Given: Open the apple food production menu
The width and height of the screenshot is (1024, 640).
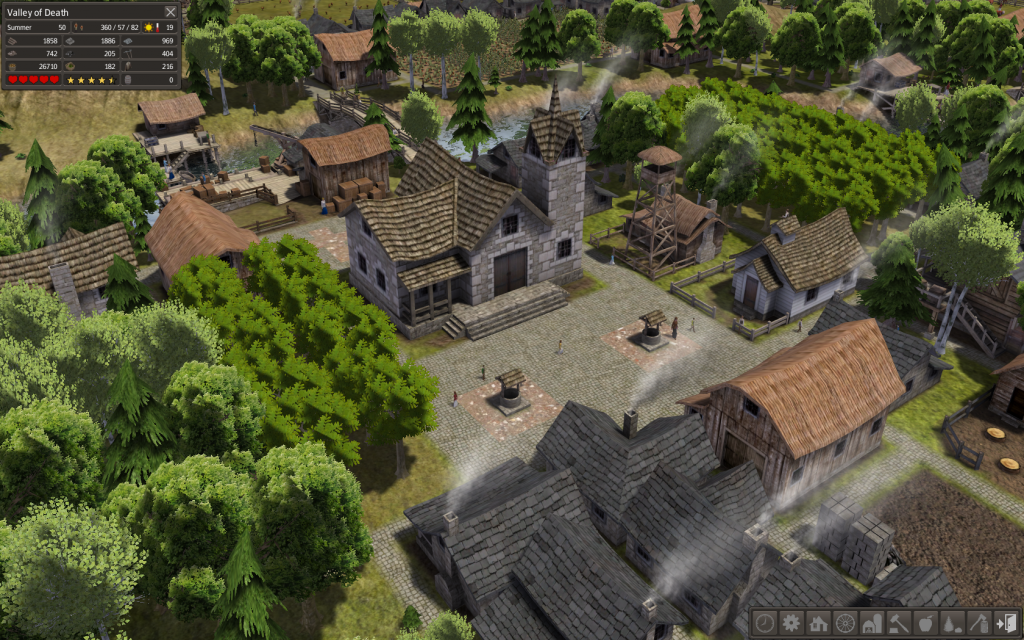Looking at the screenshot, I should pyautogui.click(x=926, y=622).
